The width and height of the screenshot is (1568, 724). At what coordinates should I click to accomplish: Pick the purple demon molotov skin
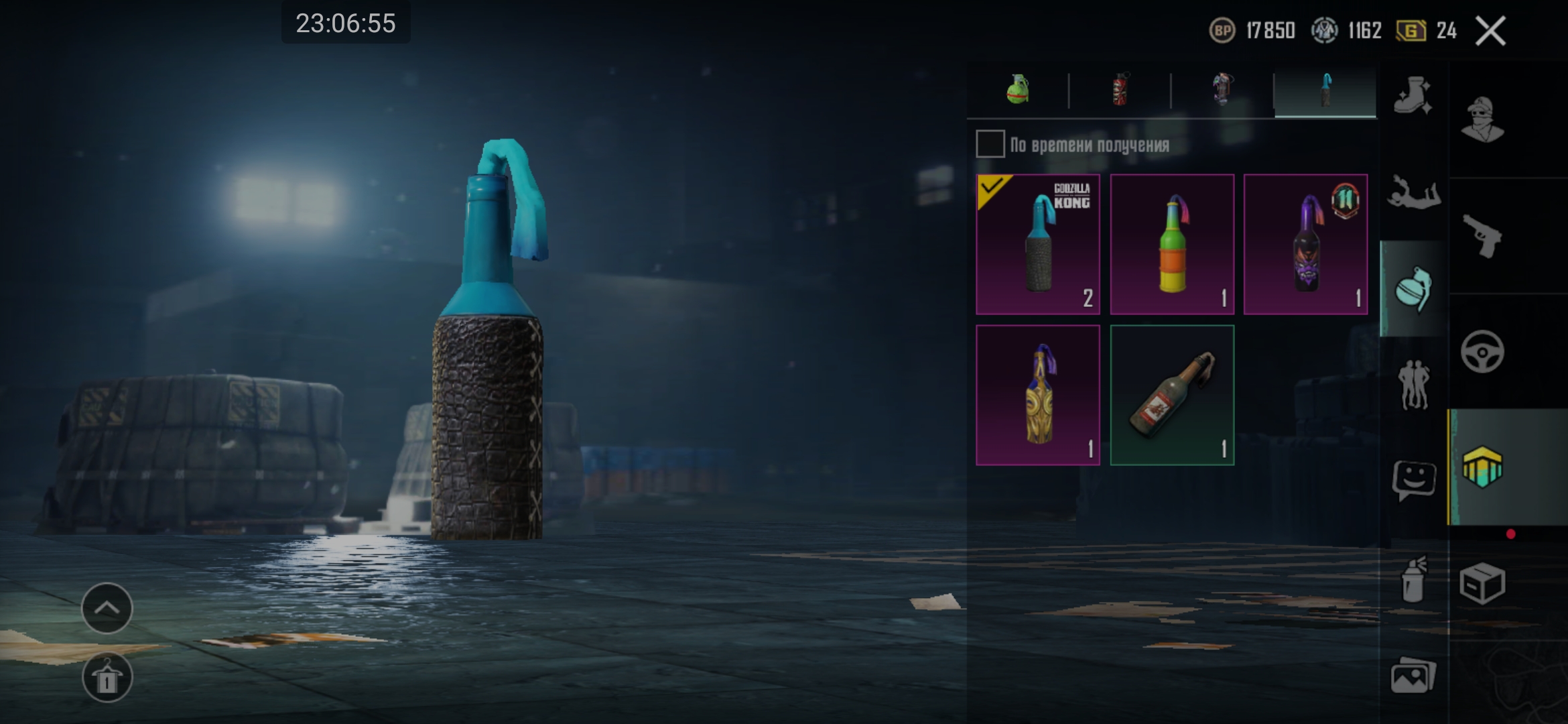pyautogui.click(x=1305, y=245)
